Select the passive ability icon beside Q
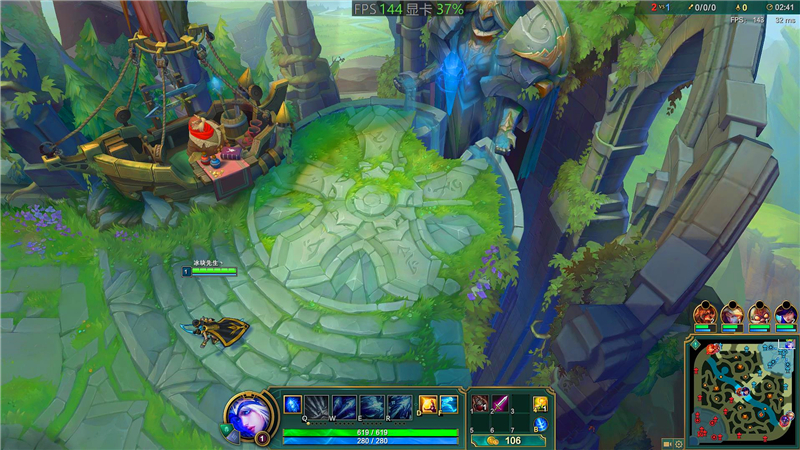 click(x=293, y=405)
